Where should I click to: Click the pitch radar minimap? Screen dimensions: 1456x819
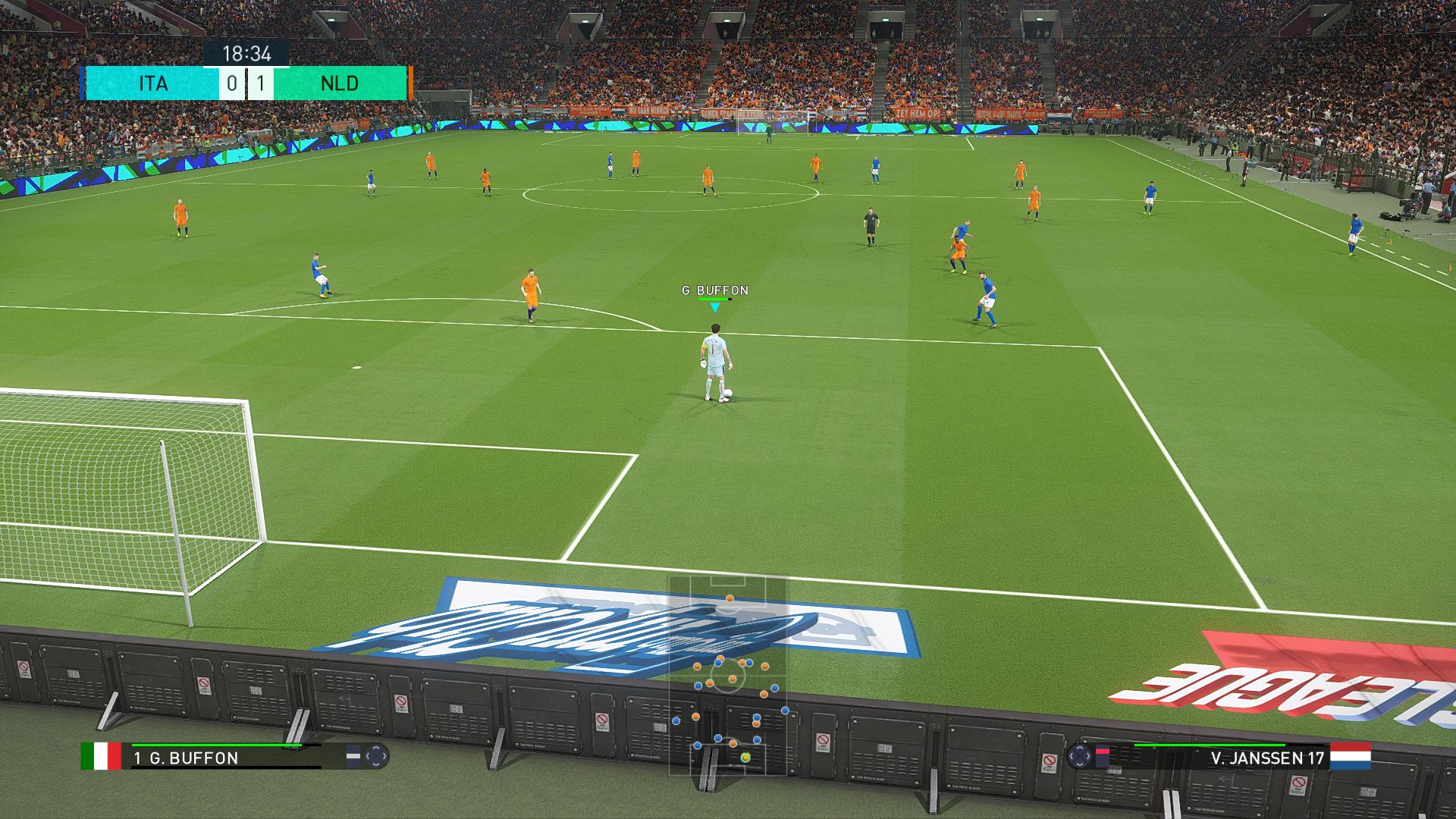coord(727,675)
